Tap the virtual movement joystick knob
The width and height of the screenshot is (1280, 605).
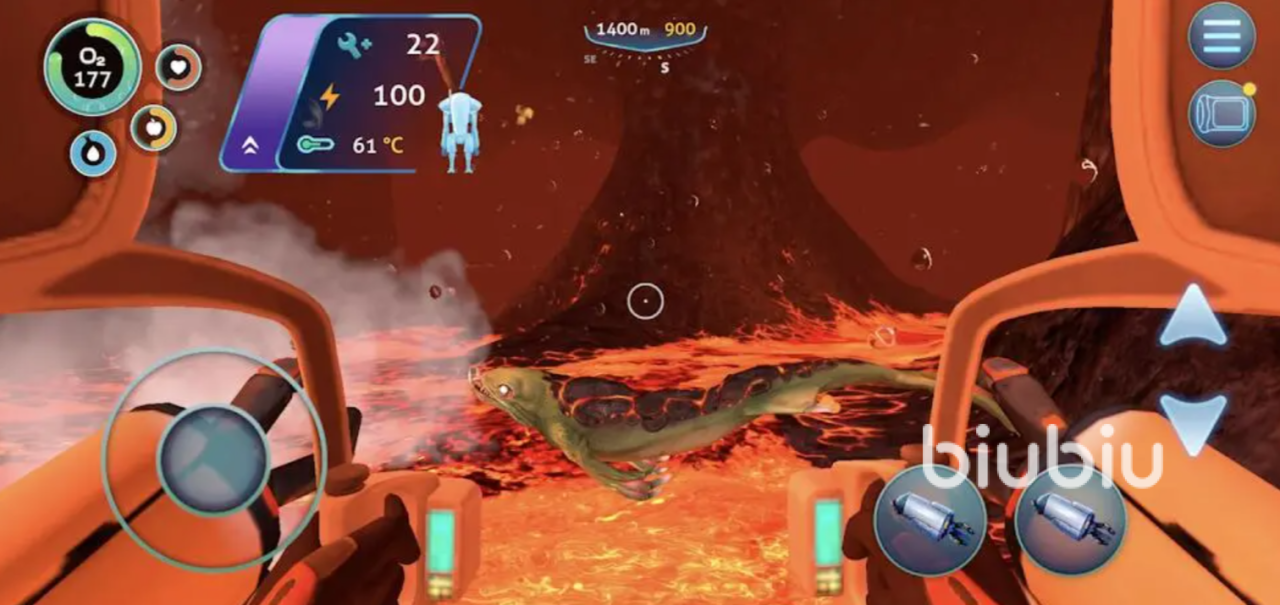(x=213, y=459)
